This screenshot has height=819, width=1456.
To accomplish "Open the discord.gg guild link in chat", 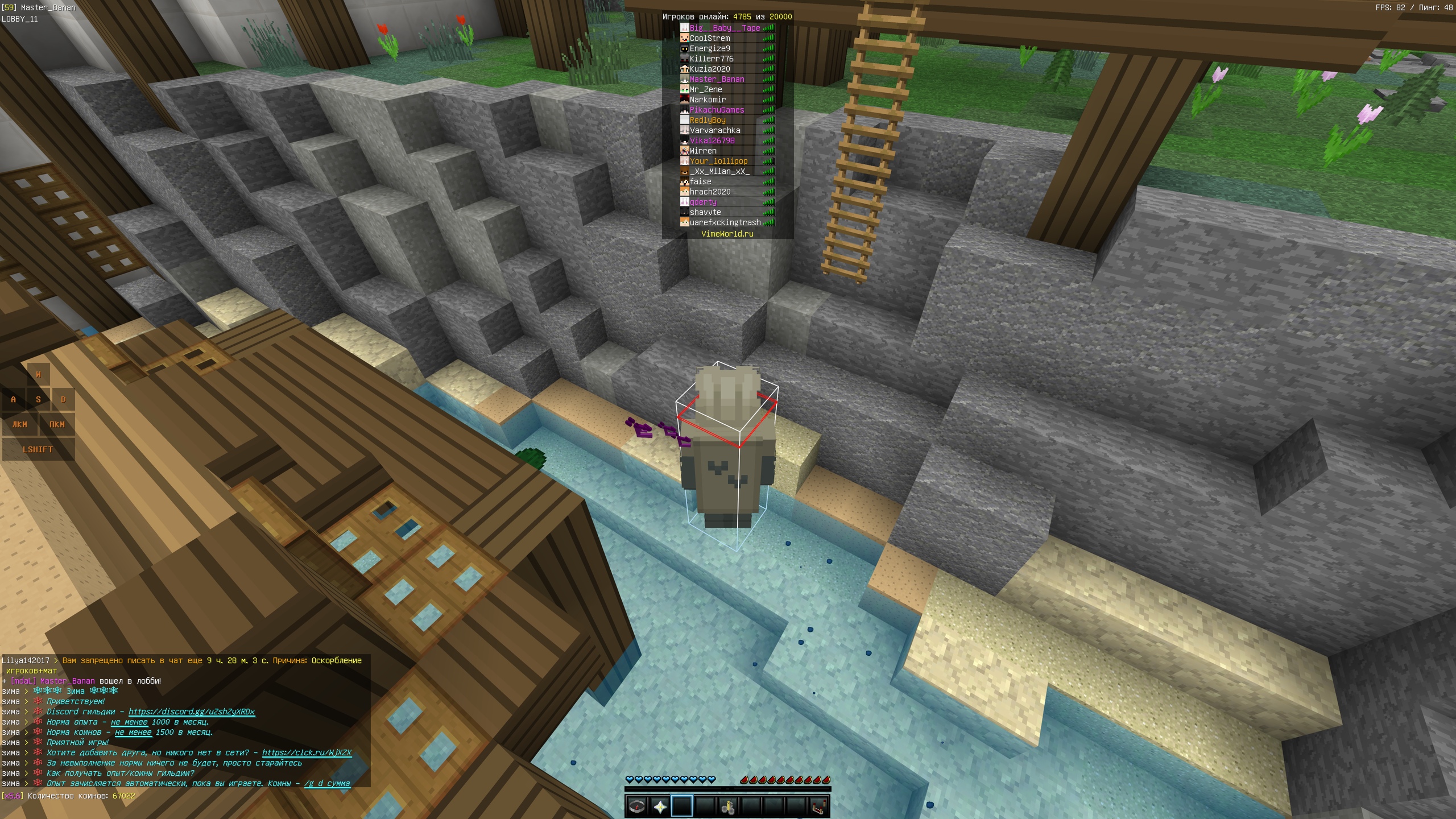I will pyautogui.click(x=191, y=712).
